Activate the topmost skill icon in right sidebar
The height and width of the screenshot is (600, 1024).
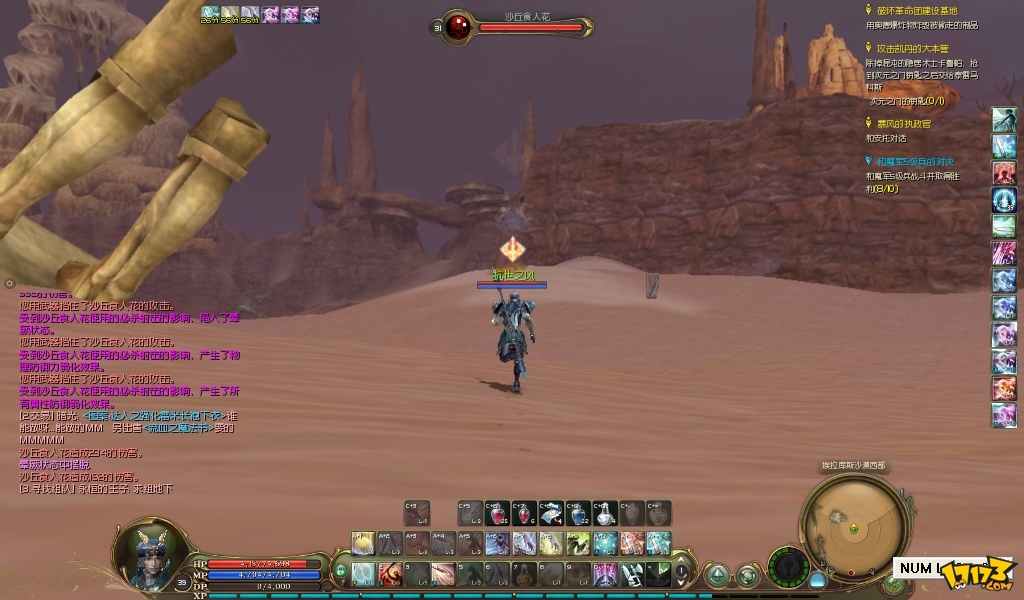click(1004, 120)
